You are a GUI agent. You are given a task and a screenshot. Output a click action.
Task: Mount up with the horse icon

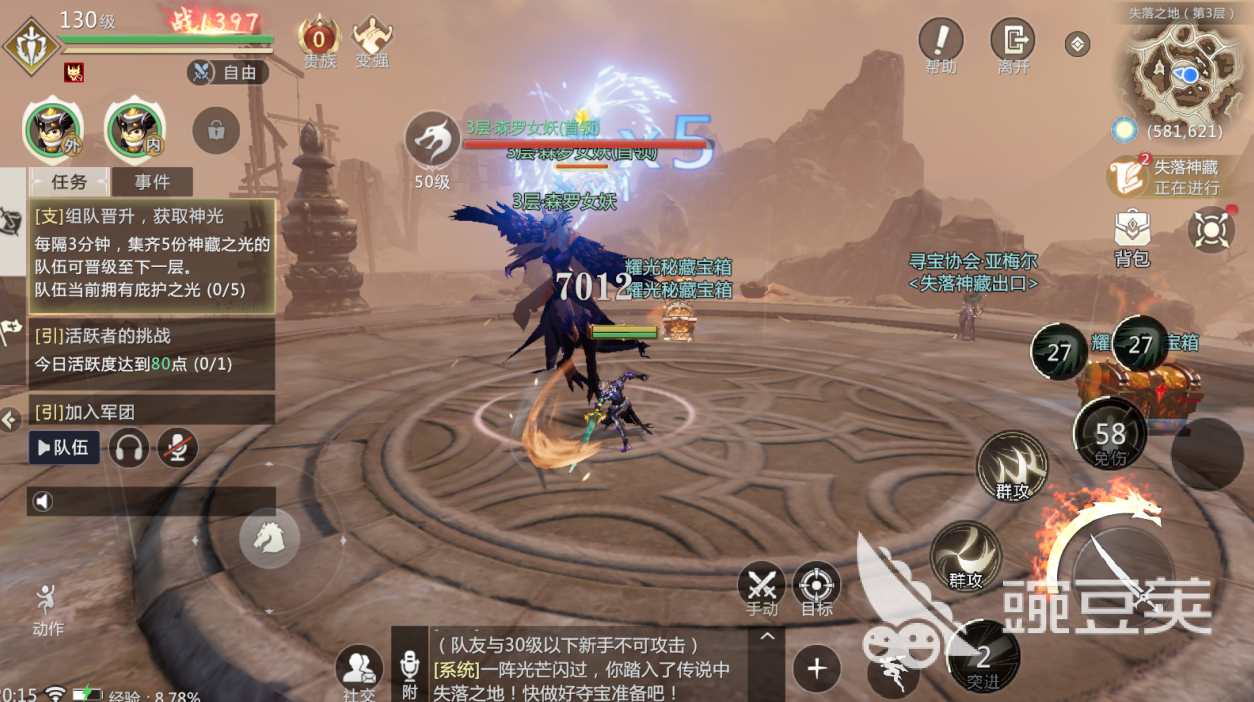coord(269,538)
